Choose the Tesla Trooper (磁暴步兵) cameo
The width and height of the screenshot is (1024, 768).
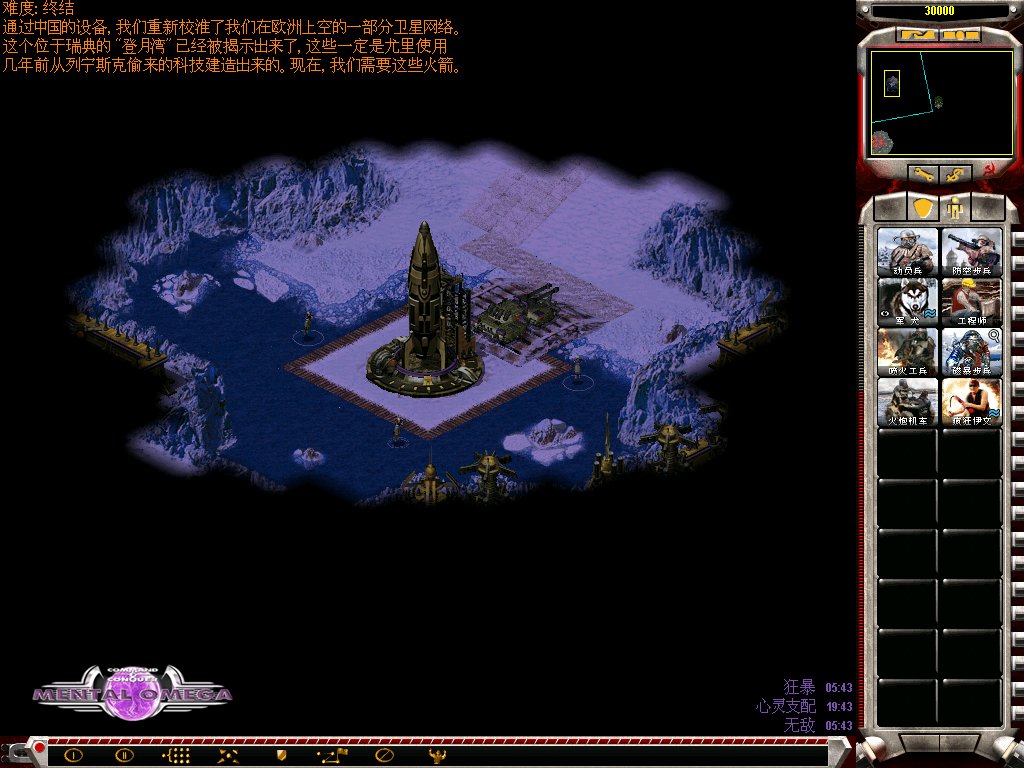point(971,351)
